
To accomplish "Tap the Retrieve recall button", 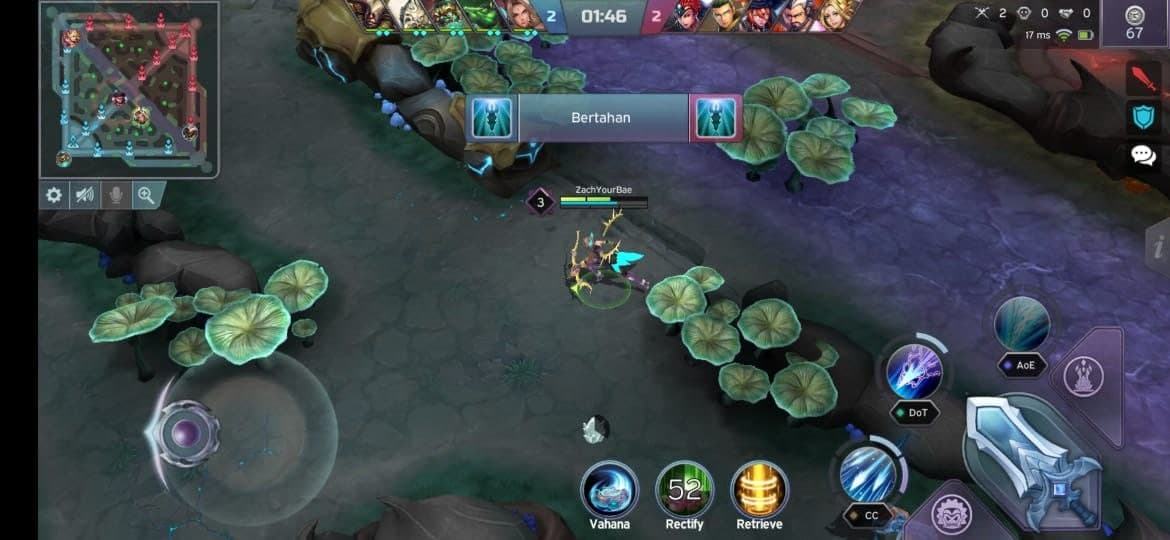I will pos(759,490).
